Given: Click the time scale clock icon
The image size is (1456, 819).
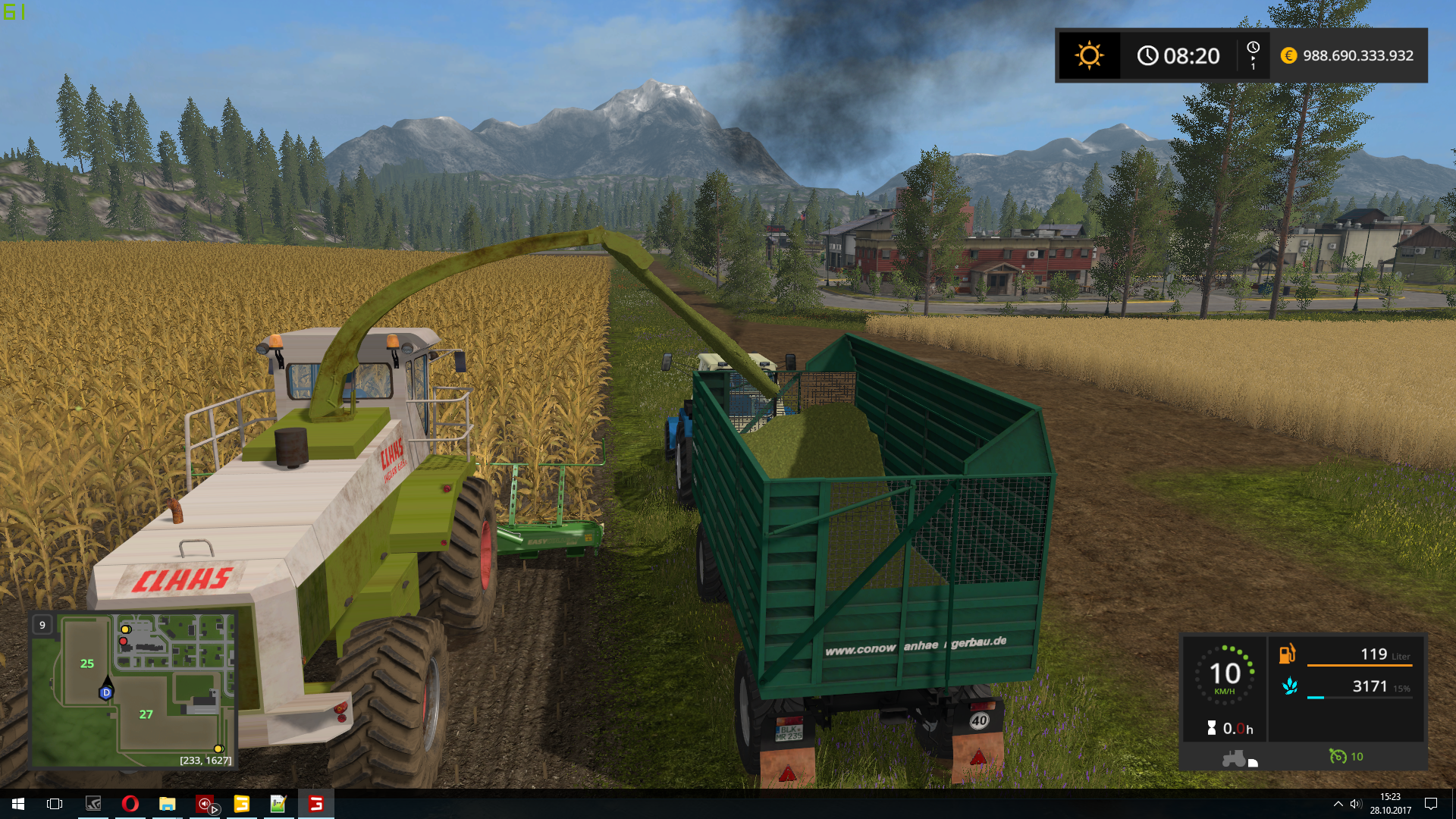Looking at the screenshot, I should tap(1253, 48).
